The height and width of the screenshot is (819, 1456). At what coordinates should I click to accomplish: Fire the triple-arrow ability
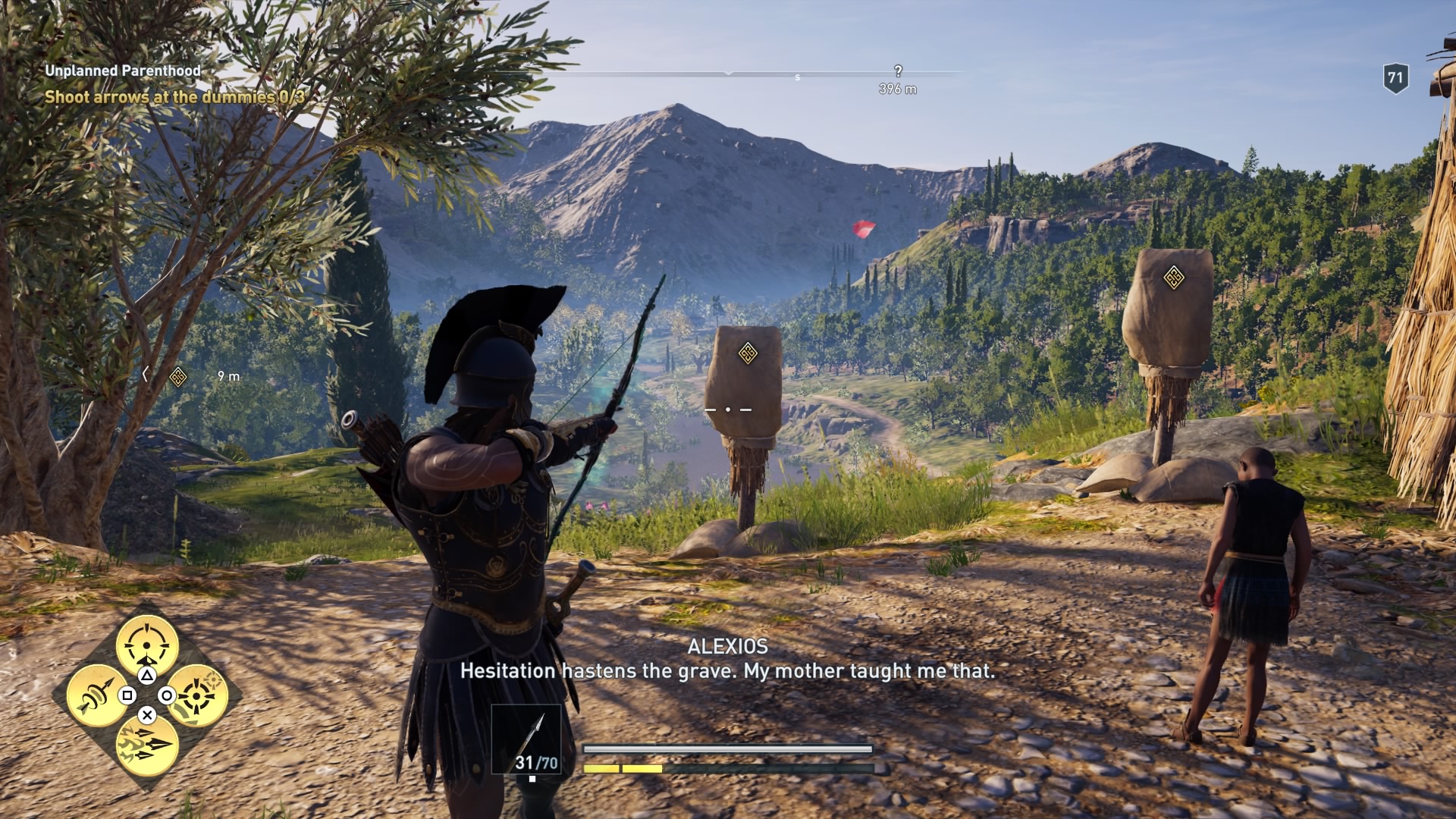[x=147, y=744]
